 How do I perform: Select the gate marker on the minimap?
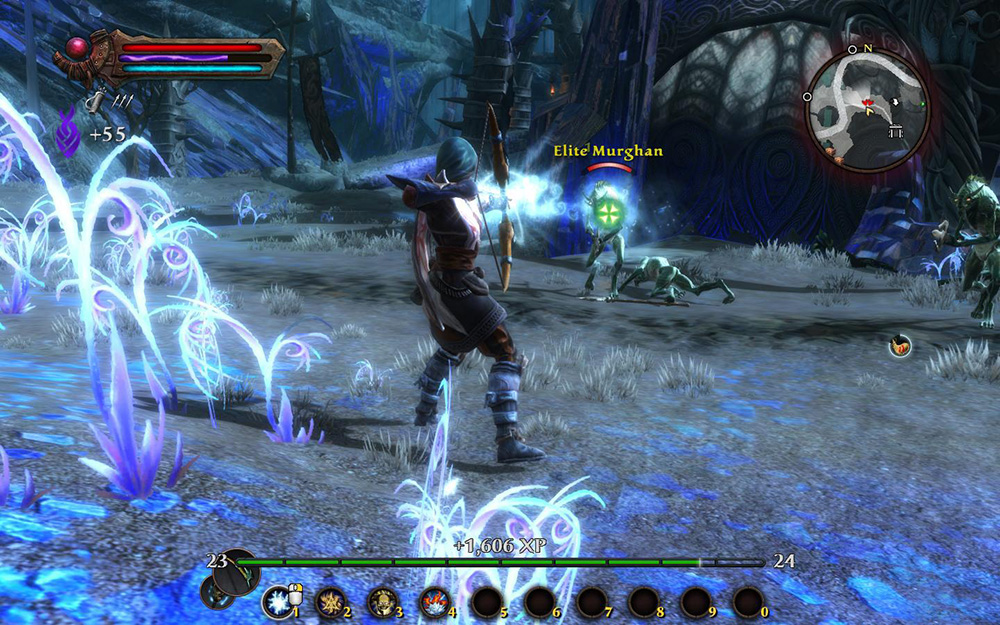click(895, 132)
